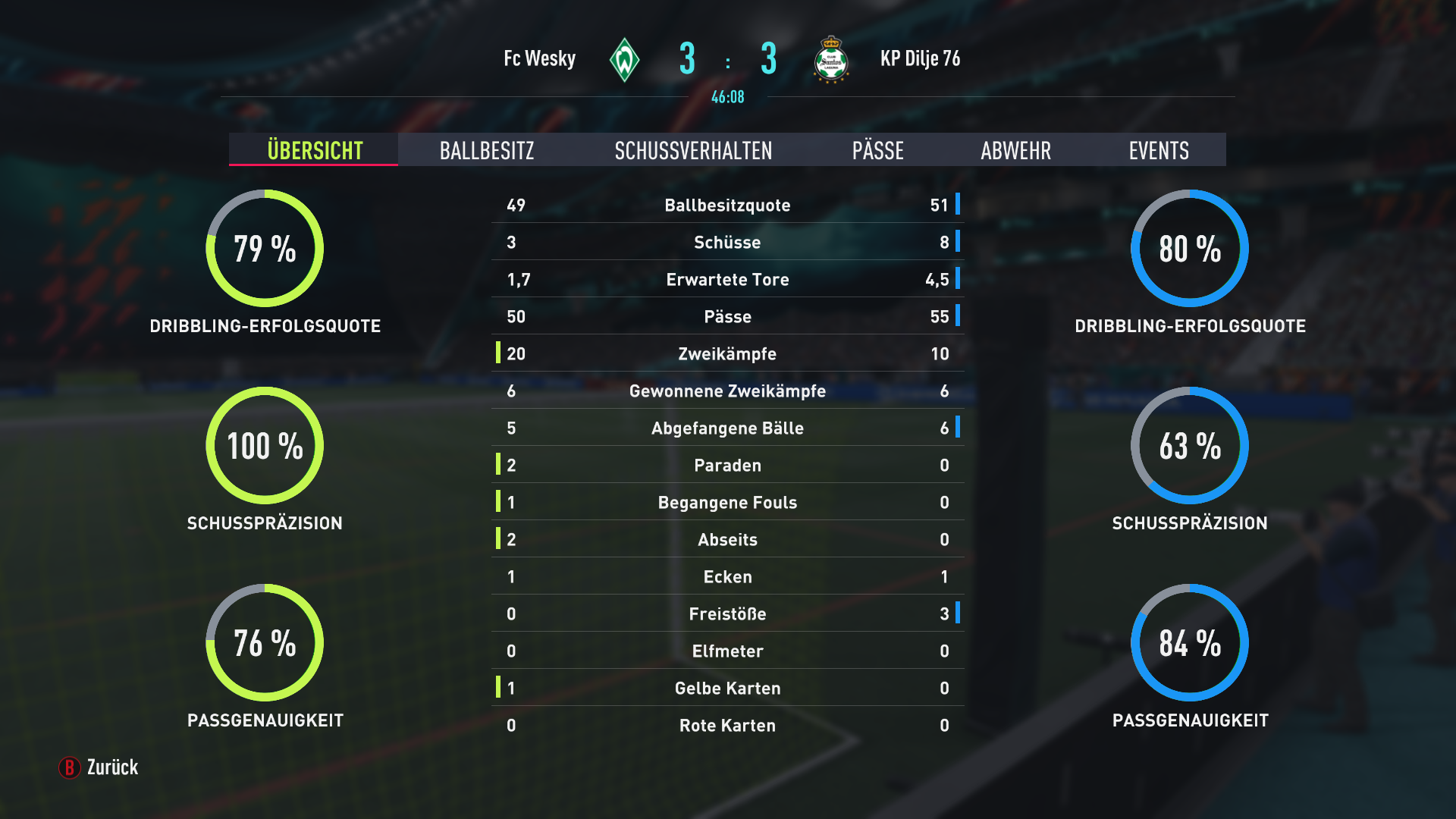
Task: Show the Pässe statistics tab
Action: coord(877,150)
